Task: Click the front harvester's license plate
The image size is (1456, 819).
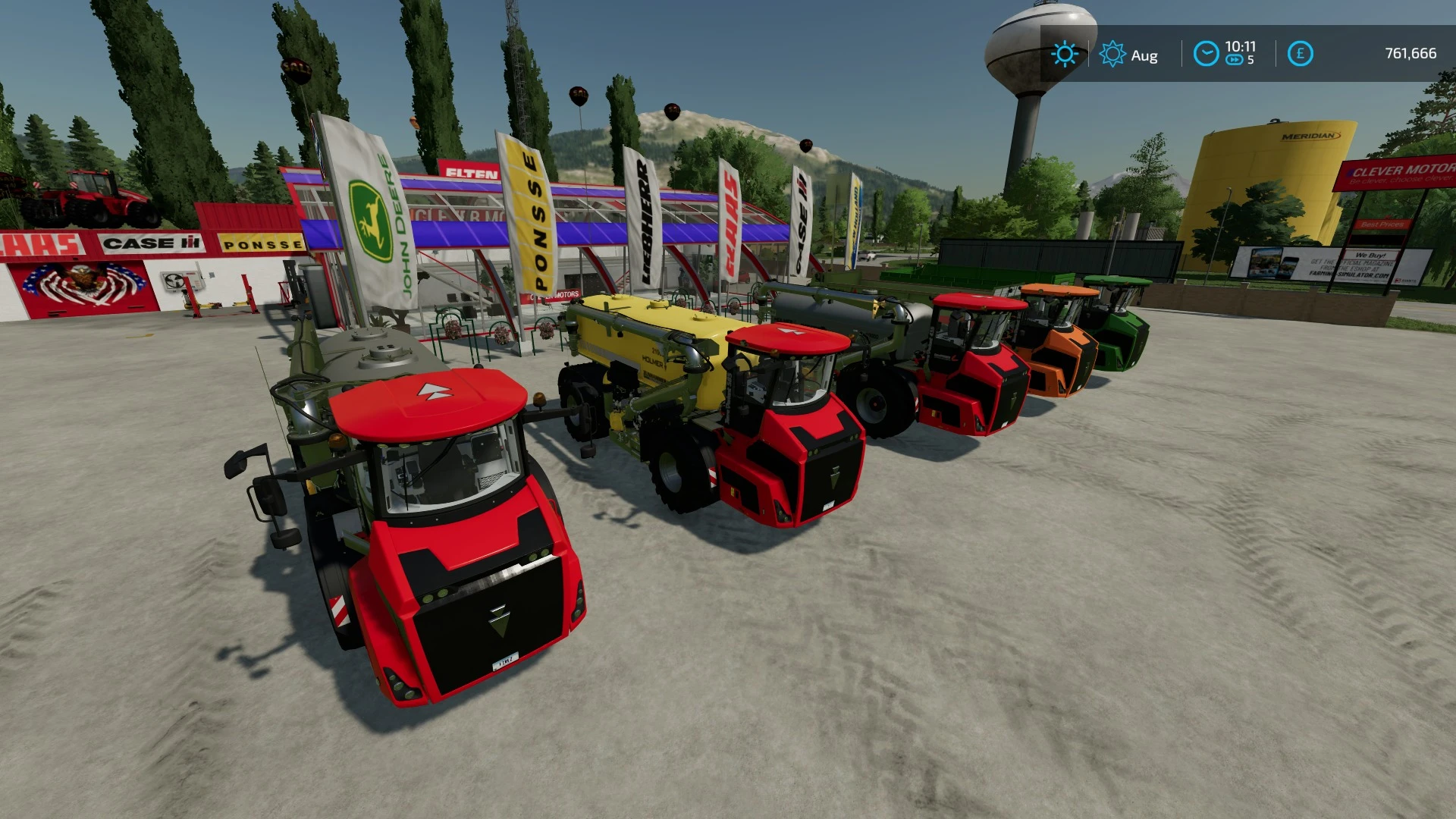Action: [x=505, y=661]
